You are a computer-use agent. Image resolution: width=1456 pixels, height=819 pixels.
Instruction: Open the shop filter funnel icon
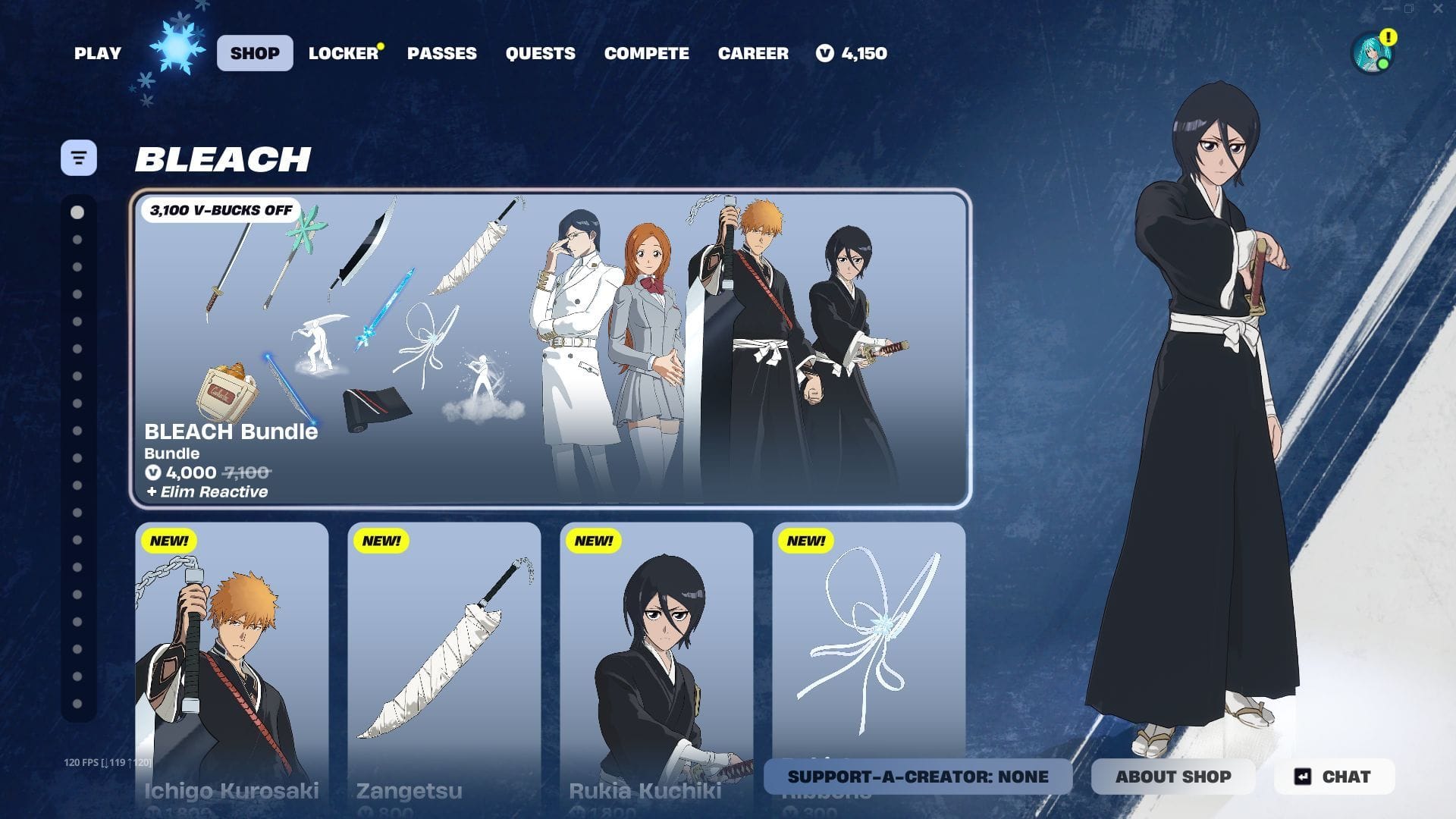pyautogui.click(x=79, y=157)
